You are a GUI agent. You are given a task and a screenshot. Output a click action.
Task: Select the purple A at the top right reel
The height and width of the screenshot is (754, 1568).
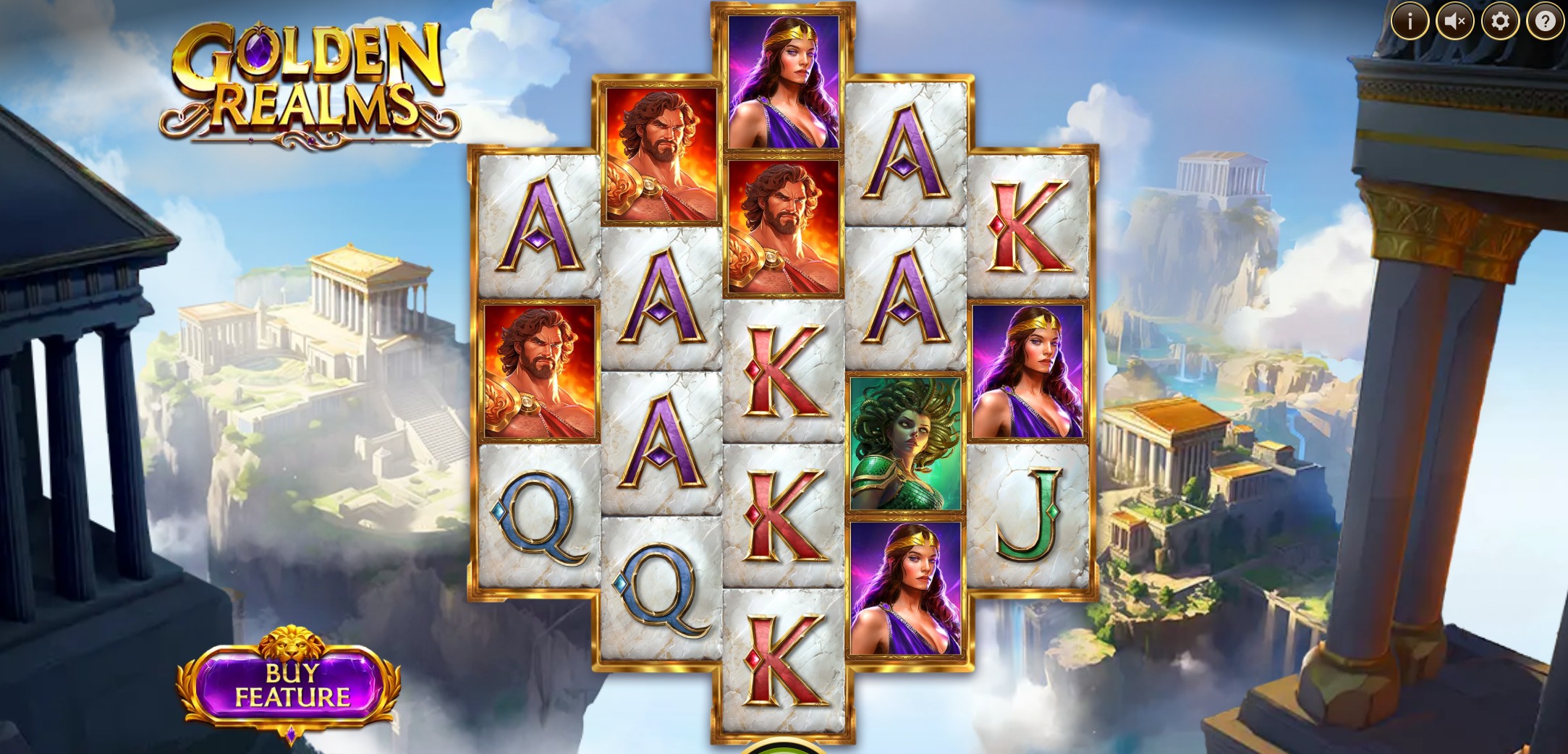[x=908, y=156]
